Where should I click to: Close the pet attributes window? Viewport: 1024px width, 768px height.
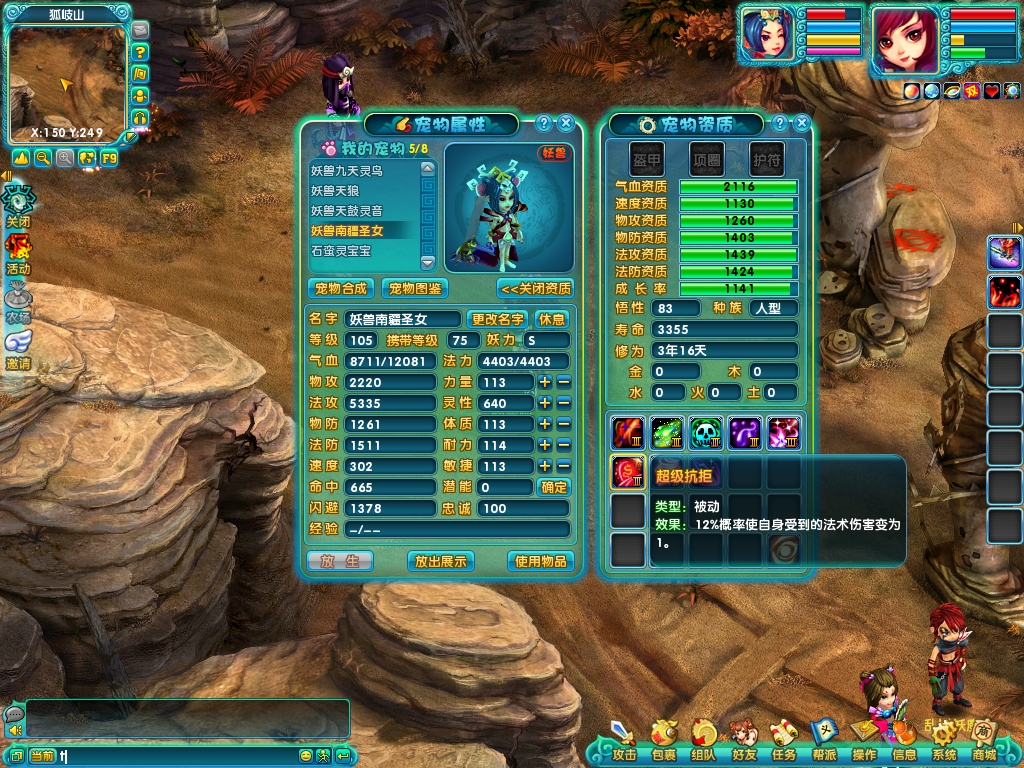566,123
